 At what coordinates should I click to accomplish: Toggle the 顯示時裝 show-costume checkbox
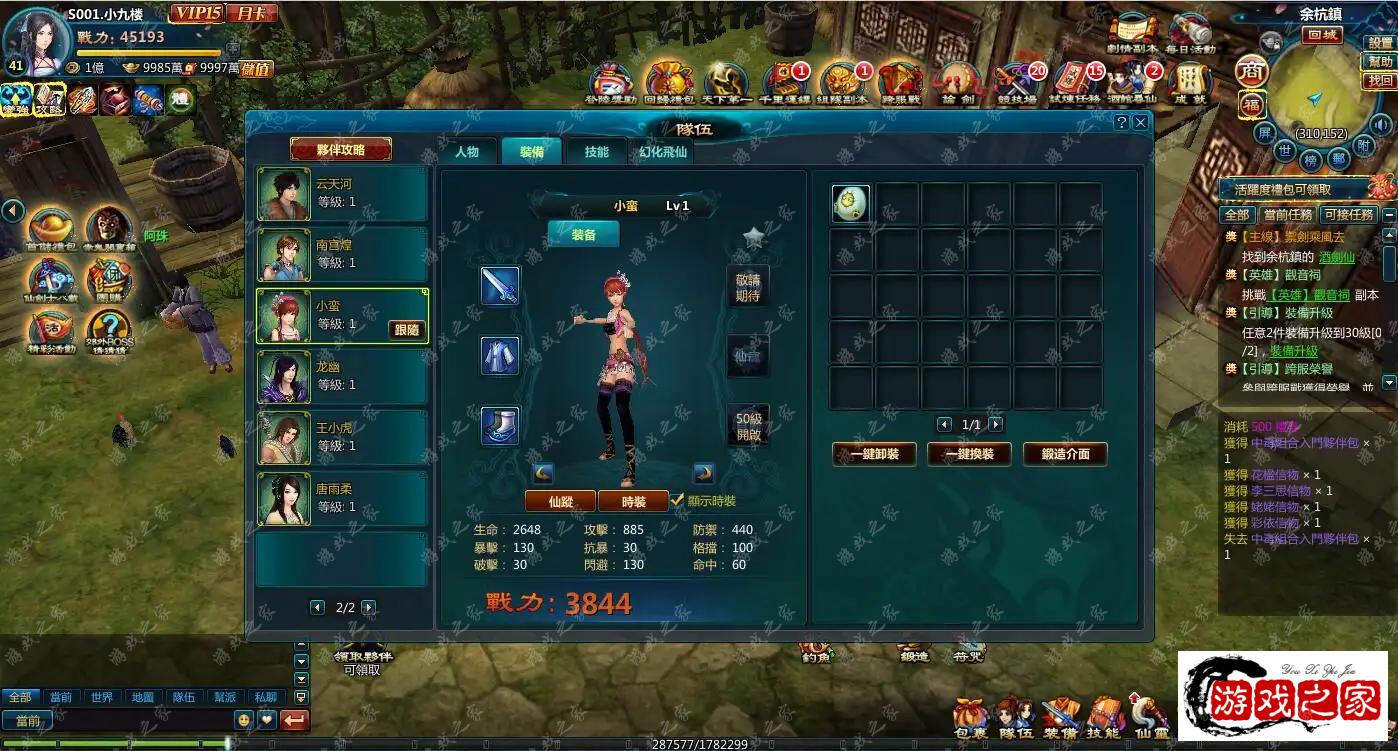677,500
